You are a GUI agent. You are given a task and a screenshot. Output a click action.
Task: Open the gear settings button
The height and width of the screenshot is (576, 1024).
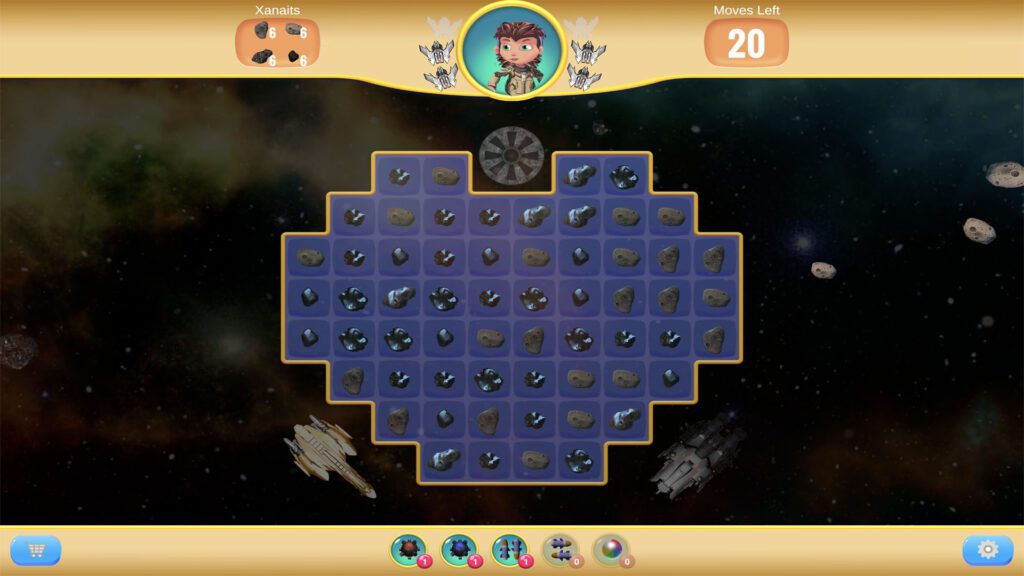pyautogui.click(x=987, y=550)
